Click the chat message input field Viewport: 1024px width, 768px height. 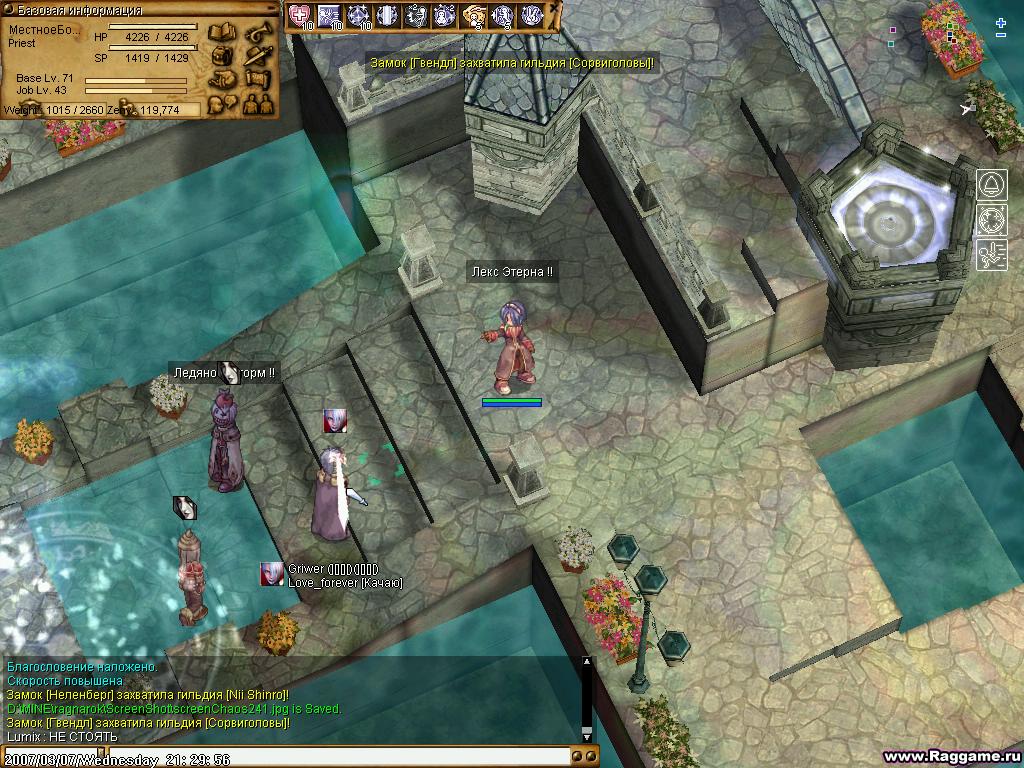pos(338,758)
